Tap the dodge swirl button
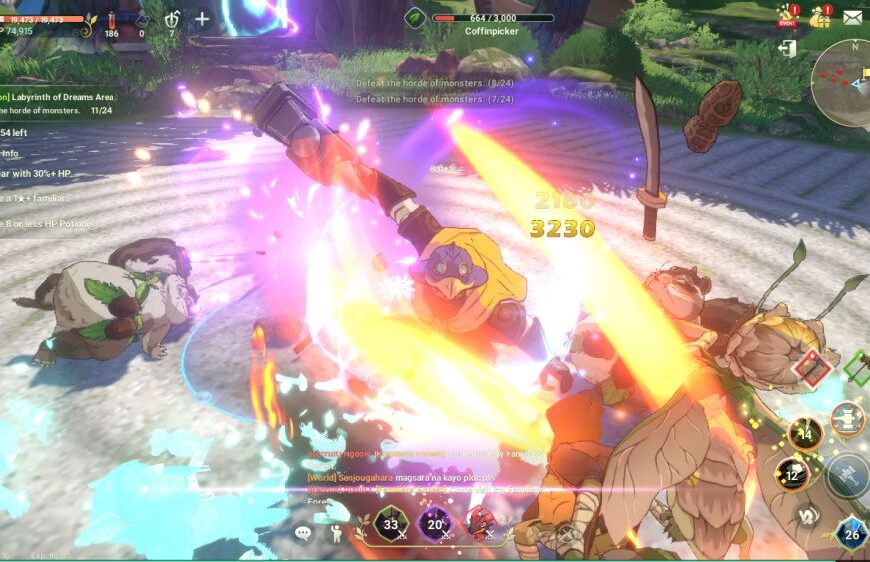Image resolution: width=870 pixels, height=562 pixels. (807, 517)
